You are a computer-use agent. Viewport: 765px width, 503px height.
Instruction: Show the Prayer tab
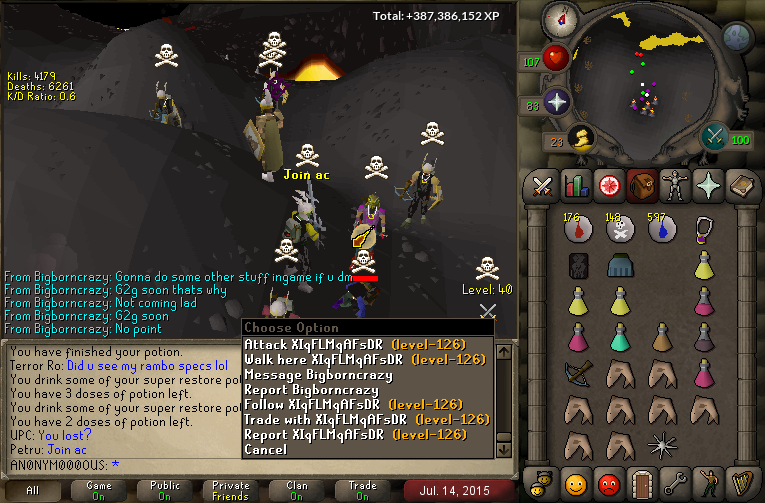pyautogui.click(x=706, y=186)
